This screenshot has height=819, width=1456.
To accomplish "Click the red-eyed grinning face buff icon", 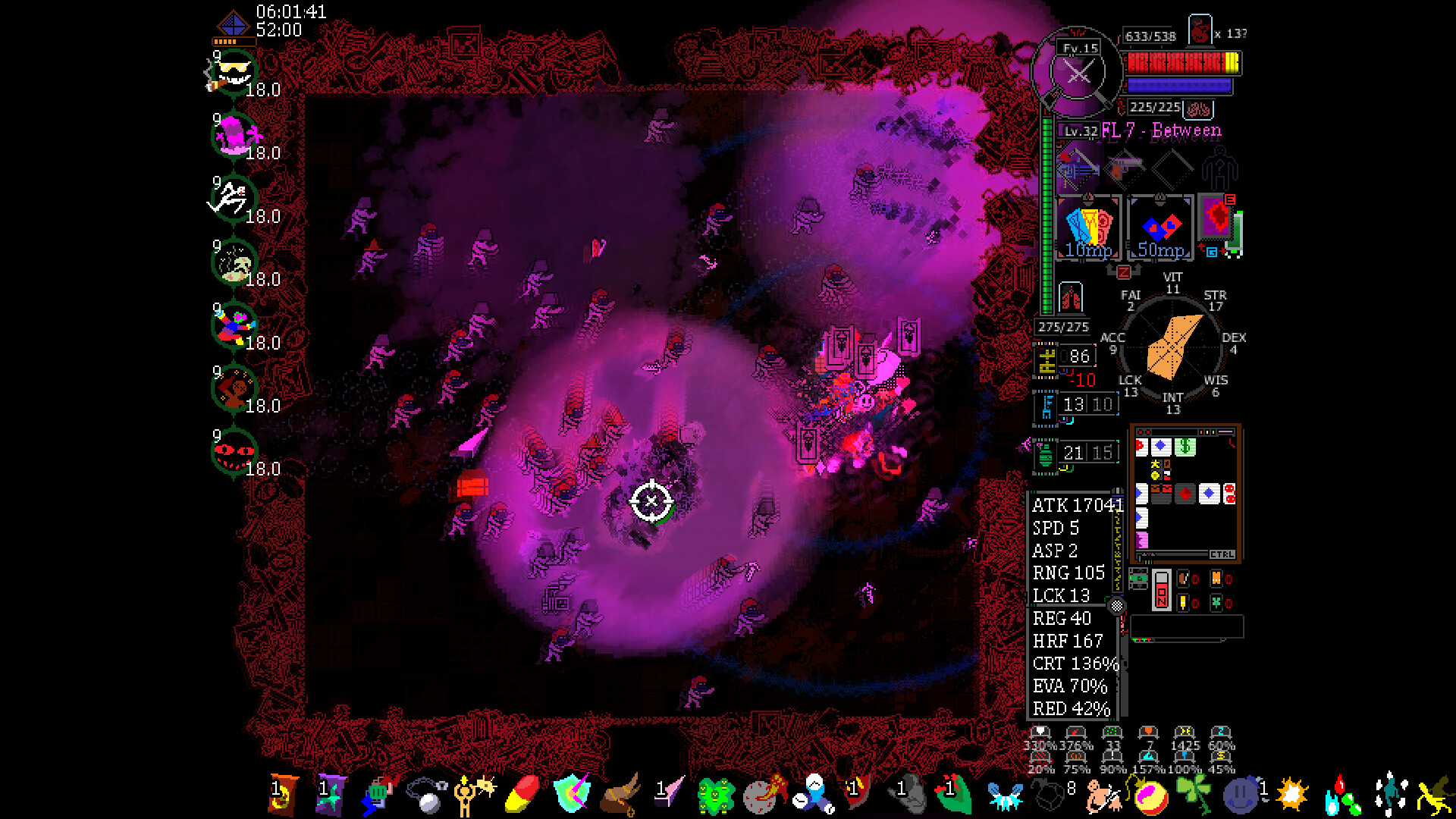I will point(234,453).
